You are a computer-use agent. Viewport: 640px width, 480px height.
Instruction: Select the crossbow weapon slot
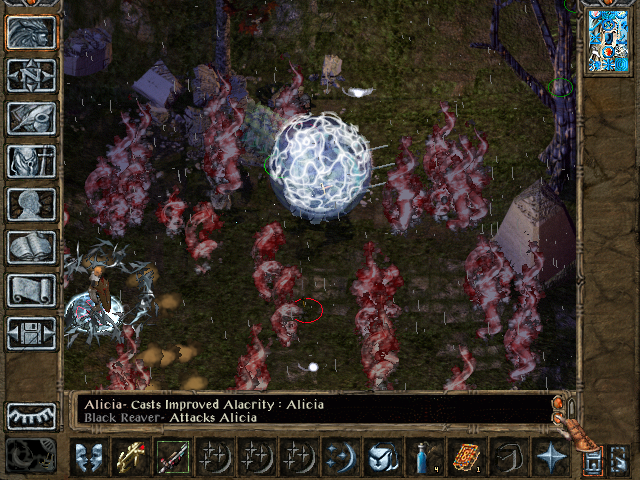tap(131, 457)
